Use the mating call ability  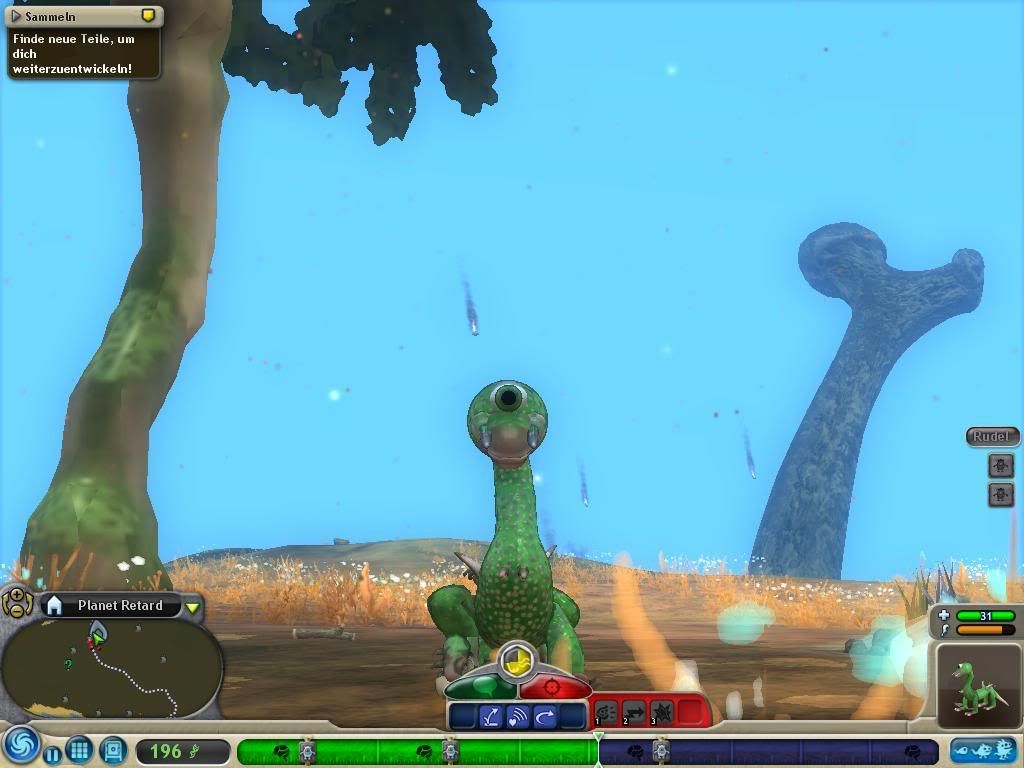coord(518,716)
